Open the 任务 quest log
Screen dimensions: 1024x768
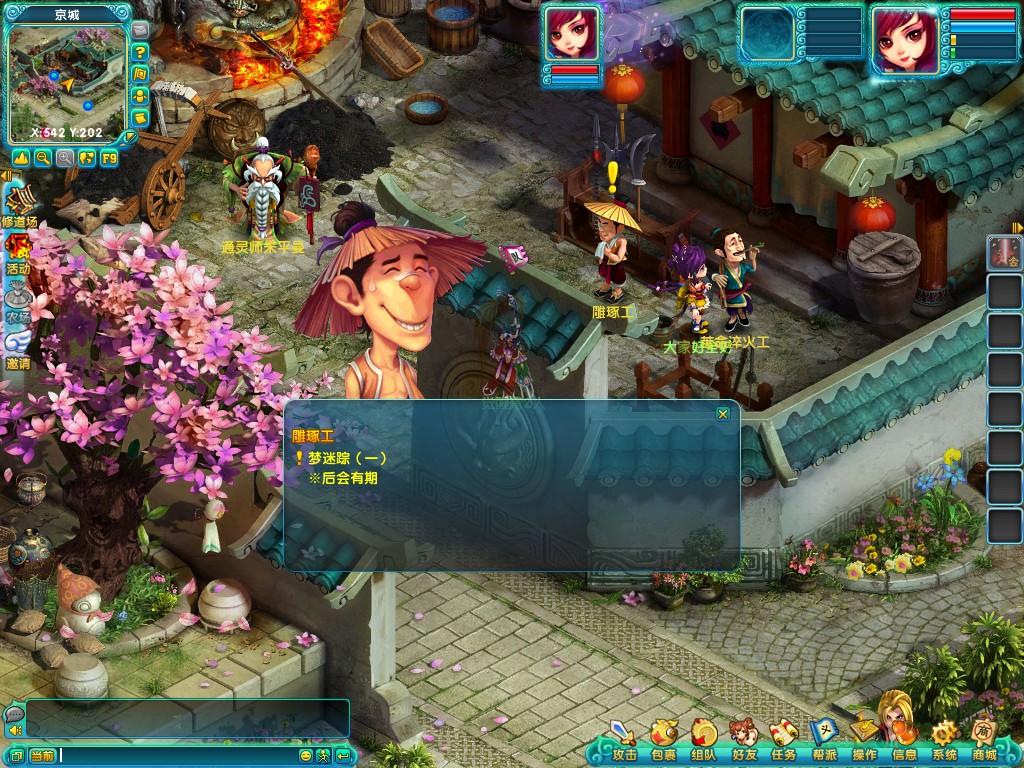pyautogui.click(x=783, y=739)
